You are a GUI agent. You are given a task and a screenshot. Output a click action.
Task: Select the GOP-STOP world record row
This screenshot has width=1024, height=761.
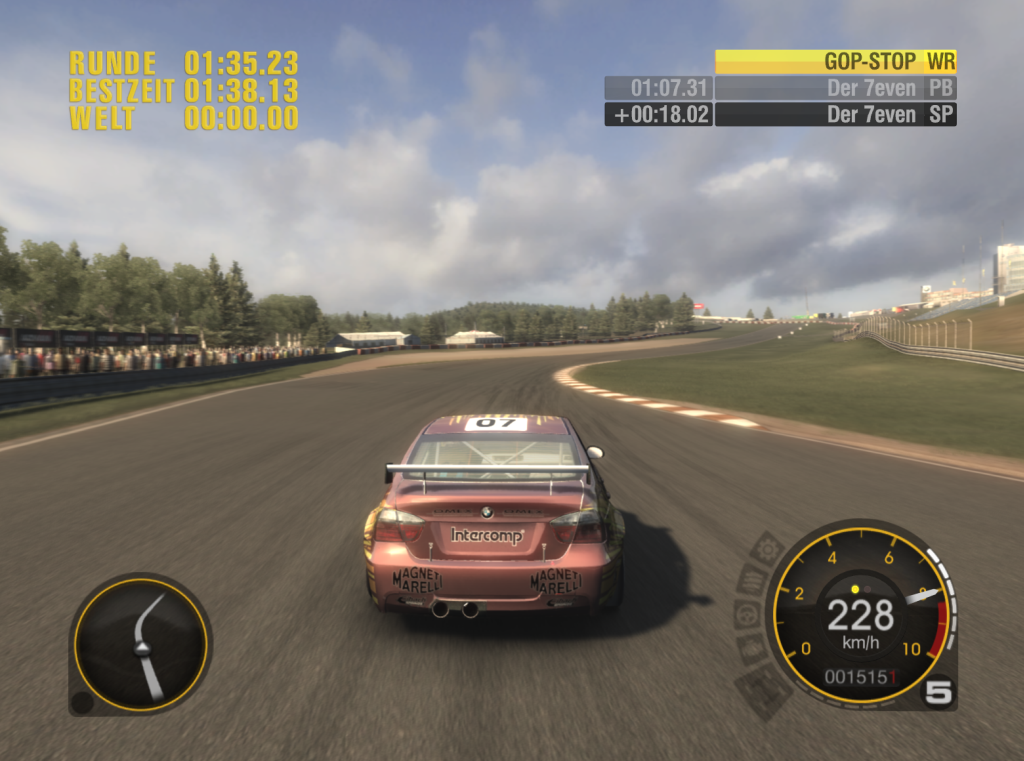click(x=835, y=61)
